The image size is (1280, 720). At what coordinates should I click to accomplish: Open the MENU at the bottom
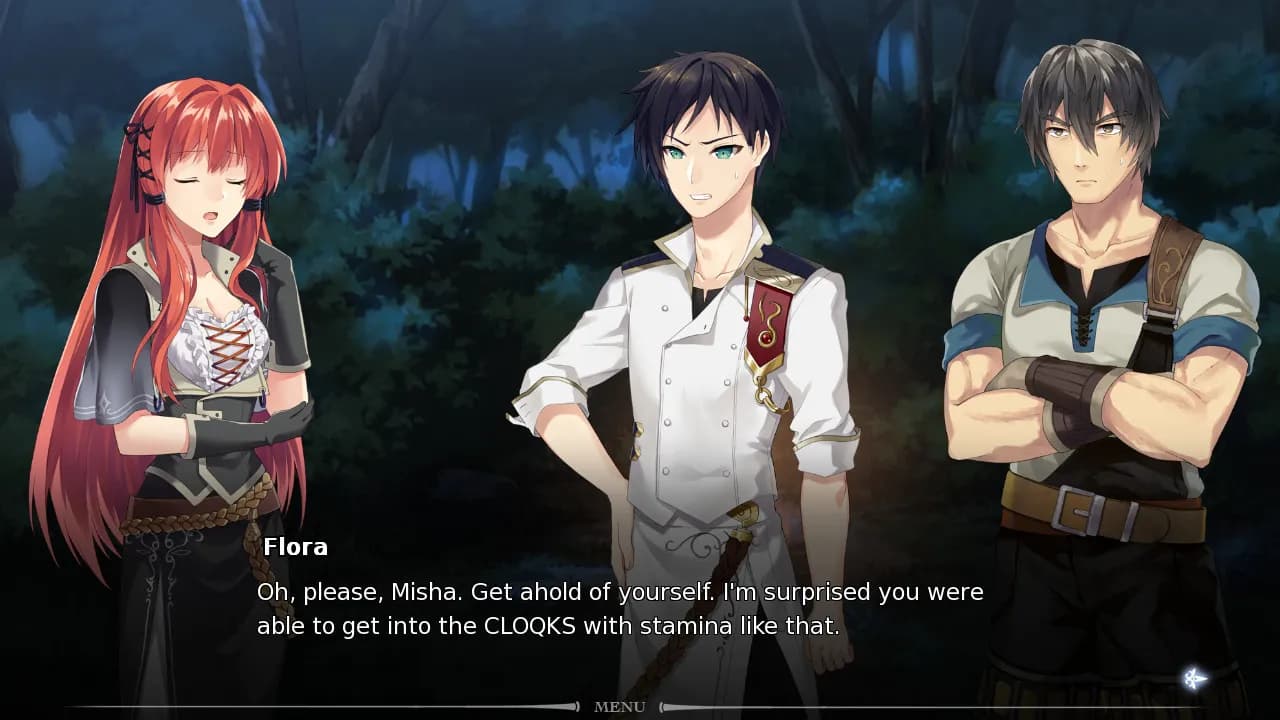tap(619, 707)
